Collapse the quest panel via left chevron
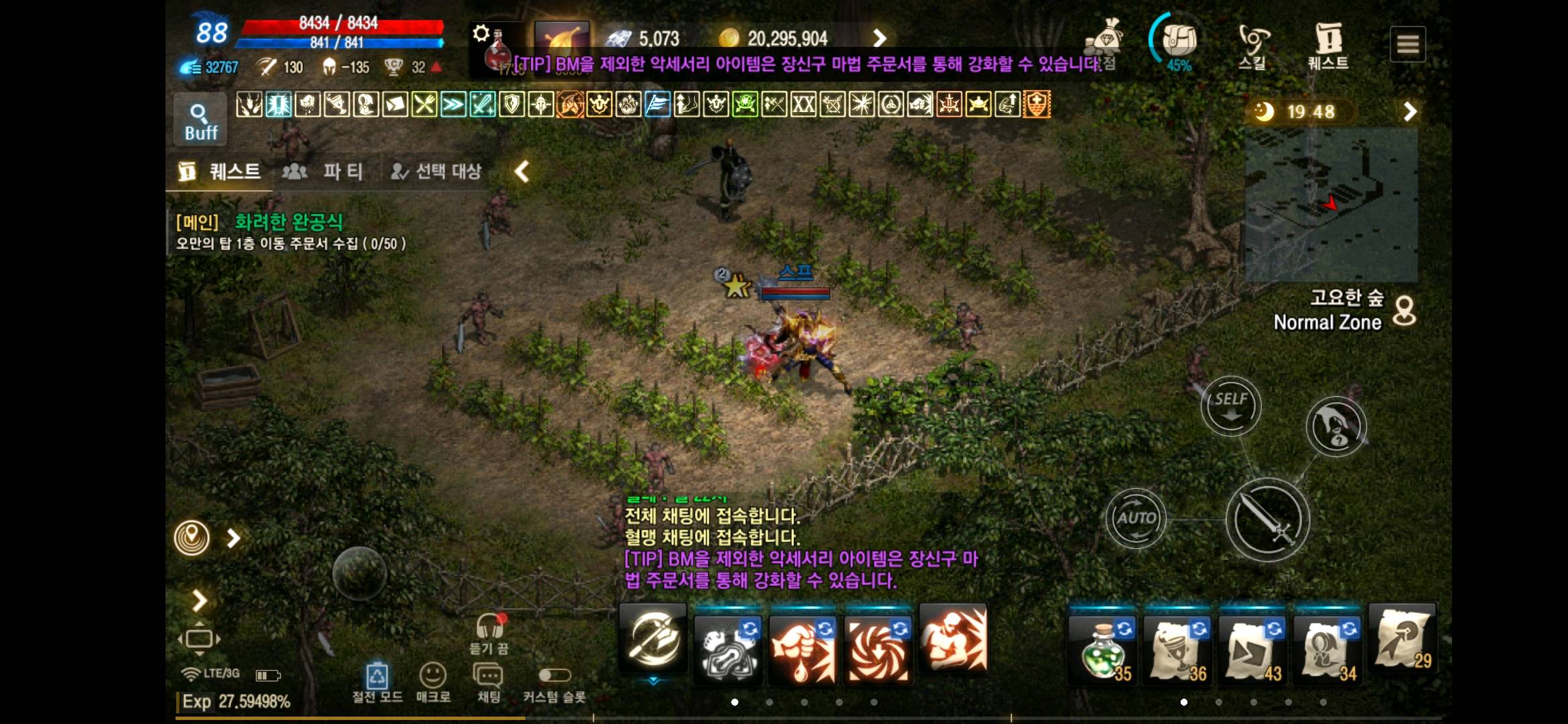The height and width of the screenshot is (724, 1568). [x=521, y=172]
